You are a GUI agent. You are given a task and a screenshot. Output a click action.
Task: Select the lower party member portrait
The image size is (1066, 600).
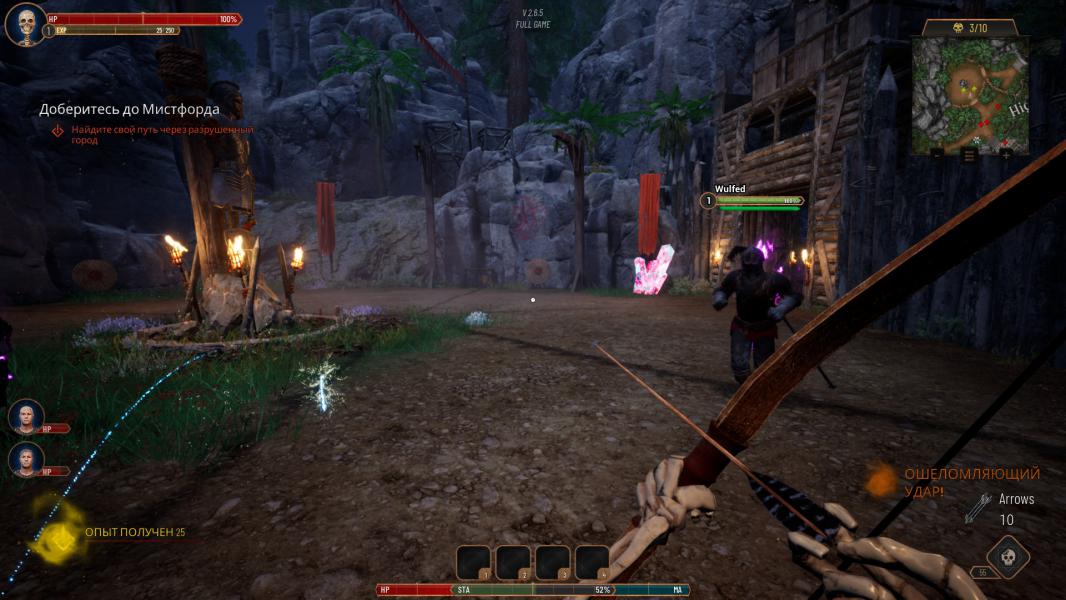coord(26,459)
